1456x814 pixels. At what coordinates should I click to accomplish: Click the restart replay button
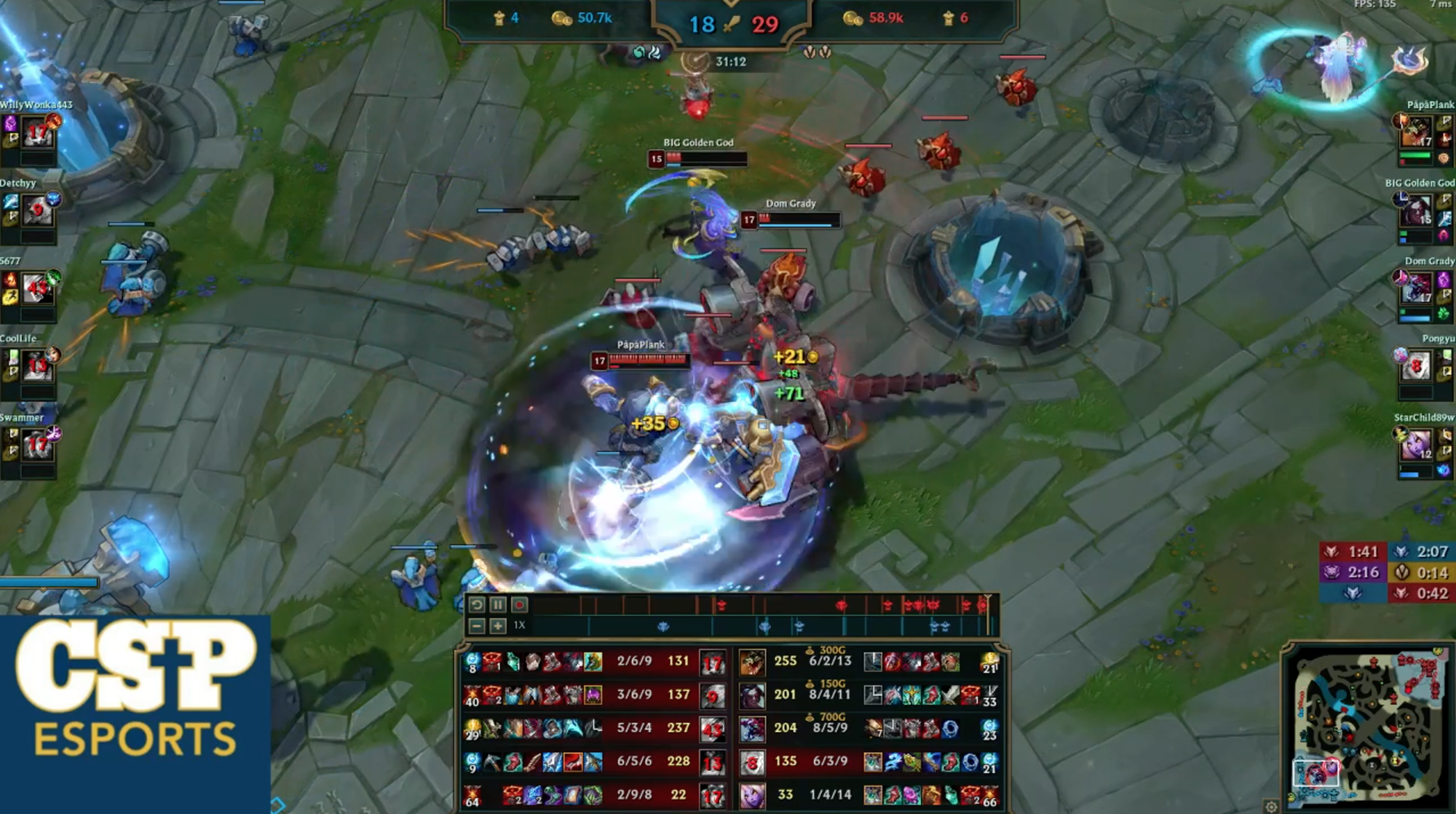point(476,604)
